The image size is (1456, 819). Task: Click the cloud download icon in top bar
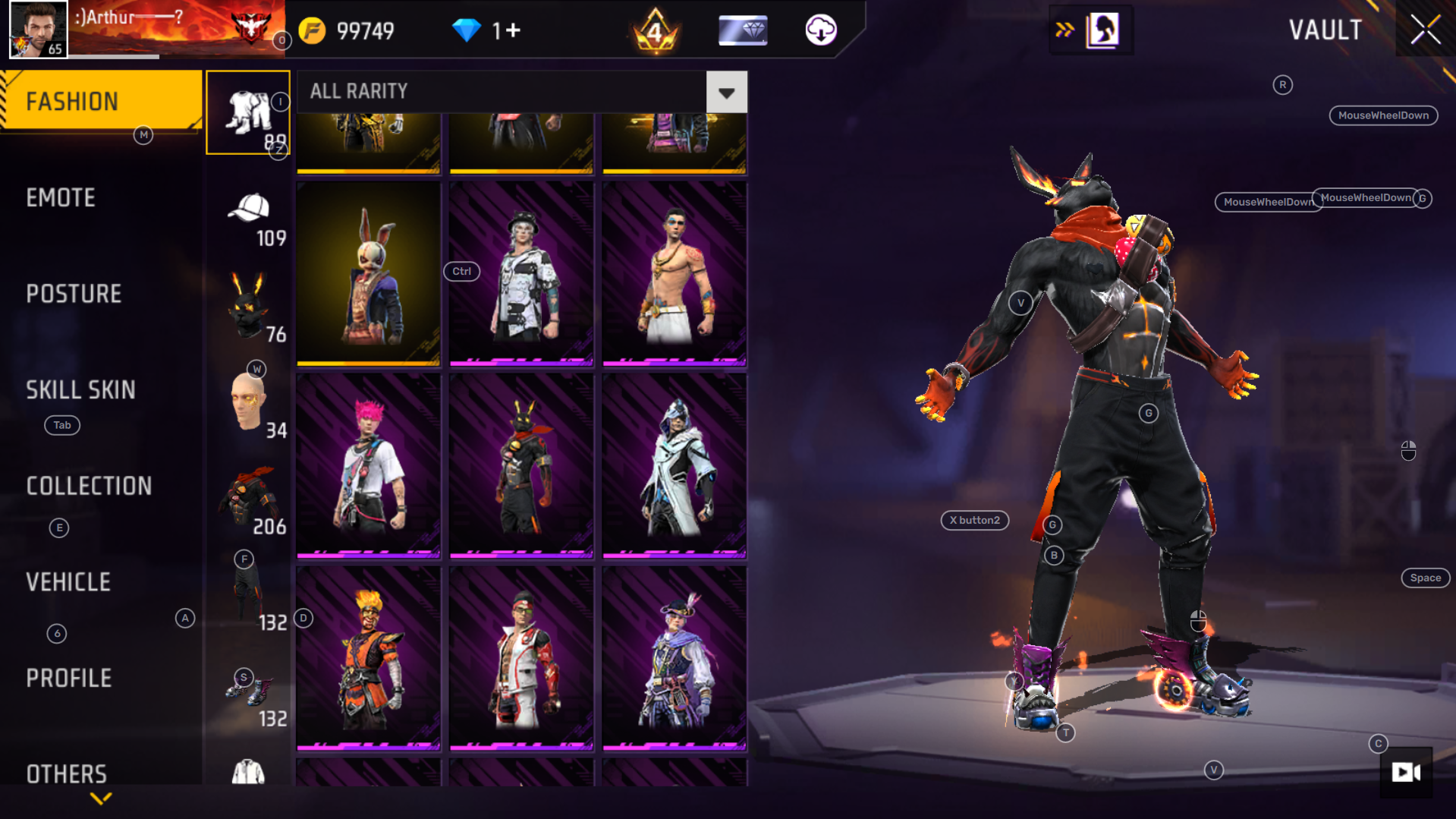(x=822, y=30)
